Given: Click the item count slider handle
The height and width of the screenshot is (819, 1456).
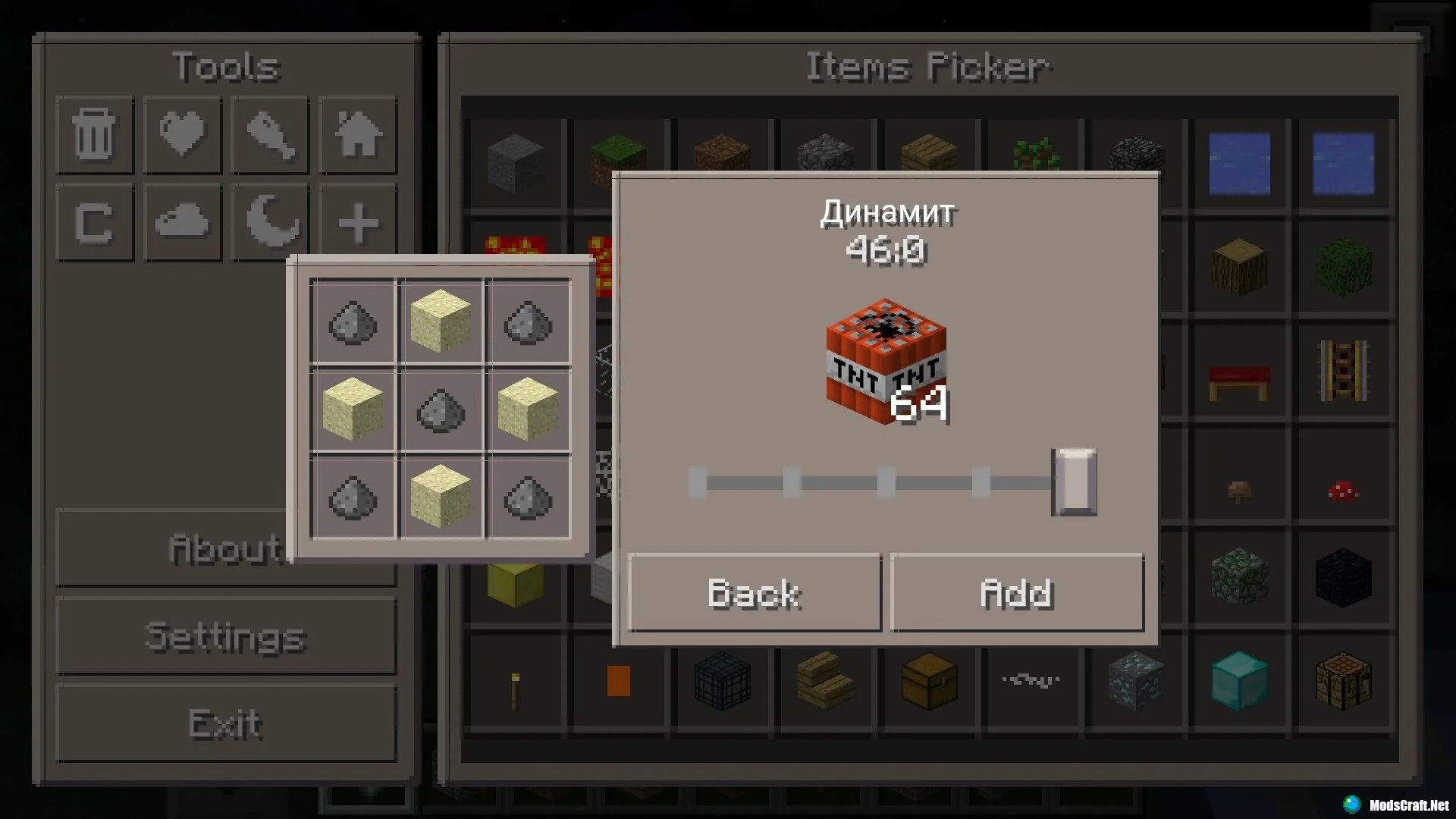Looking at the screenshot, I should pyautogui.click(x=1074, y=482).
